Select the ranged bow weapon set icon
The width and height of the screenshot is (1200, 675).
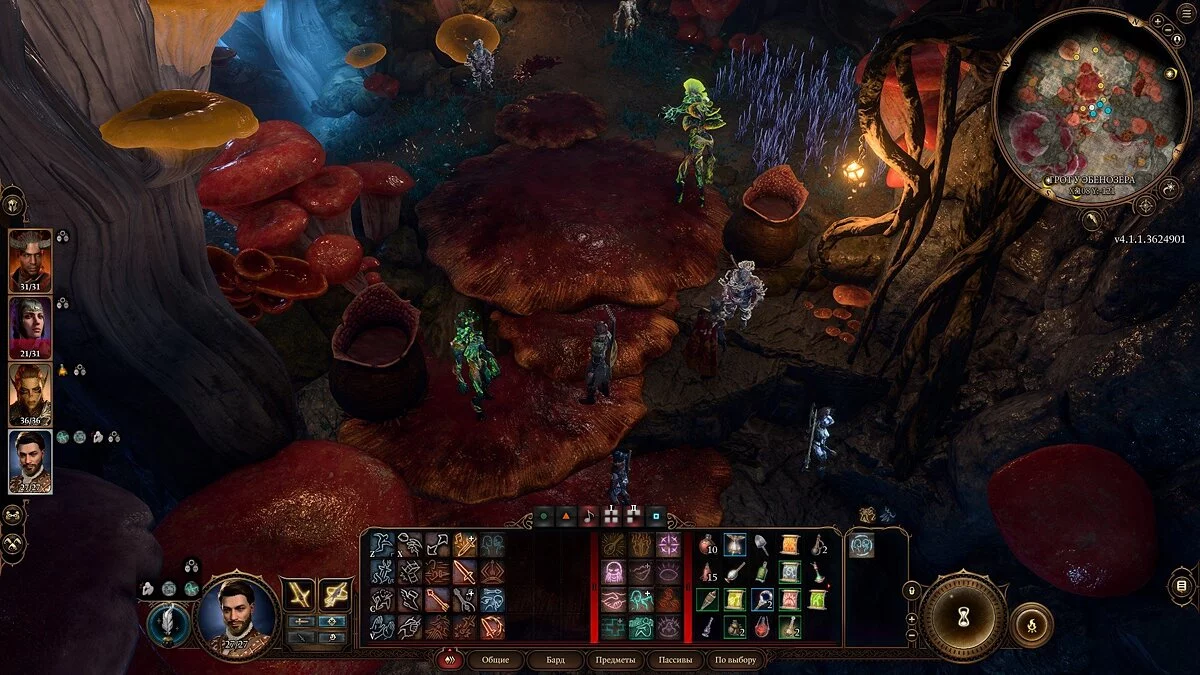coord(334,595)
